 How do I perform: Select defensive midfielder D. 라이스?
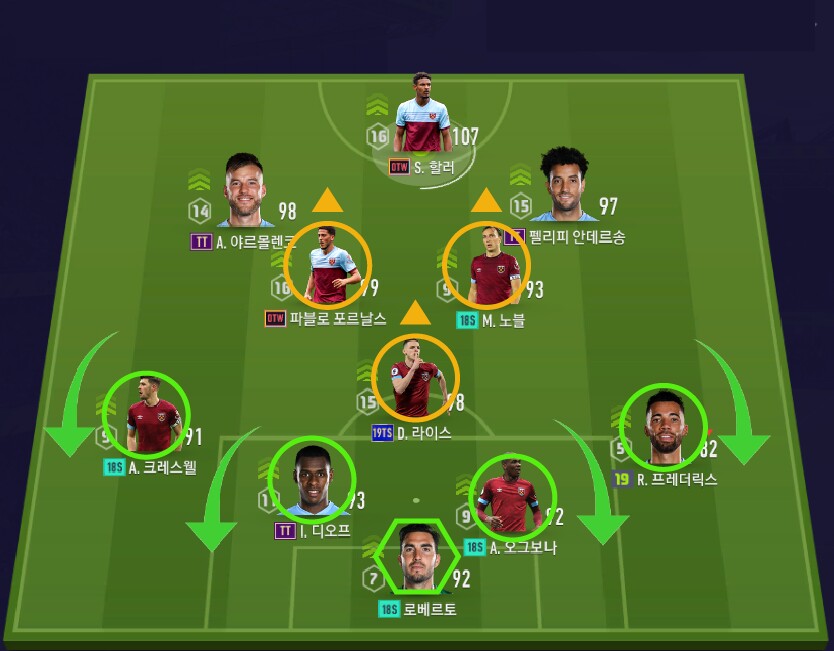[x=415, y=377]
